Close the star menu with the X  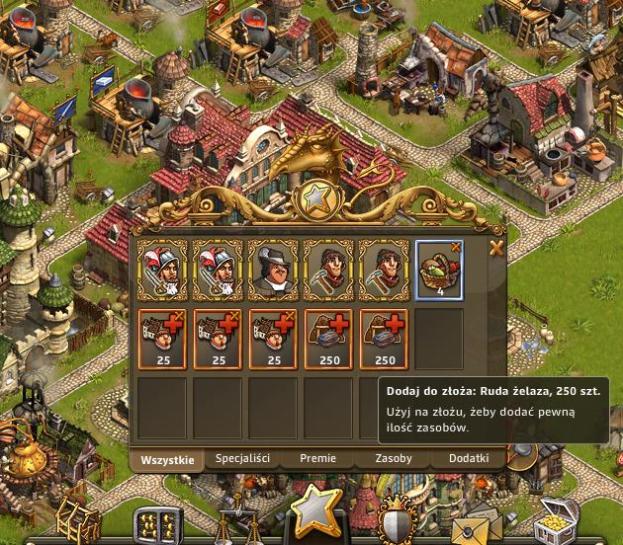(496, 249)
